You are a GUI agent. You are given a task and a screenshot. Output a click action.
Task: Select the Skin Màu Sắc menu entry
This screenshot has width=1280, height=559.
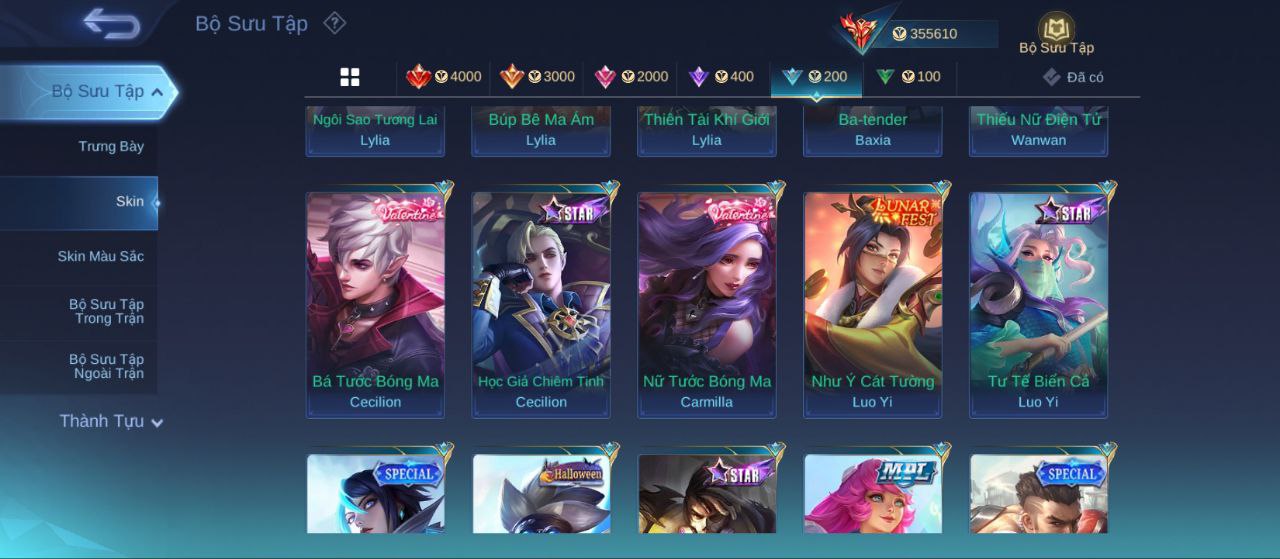pos(100,256)
